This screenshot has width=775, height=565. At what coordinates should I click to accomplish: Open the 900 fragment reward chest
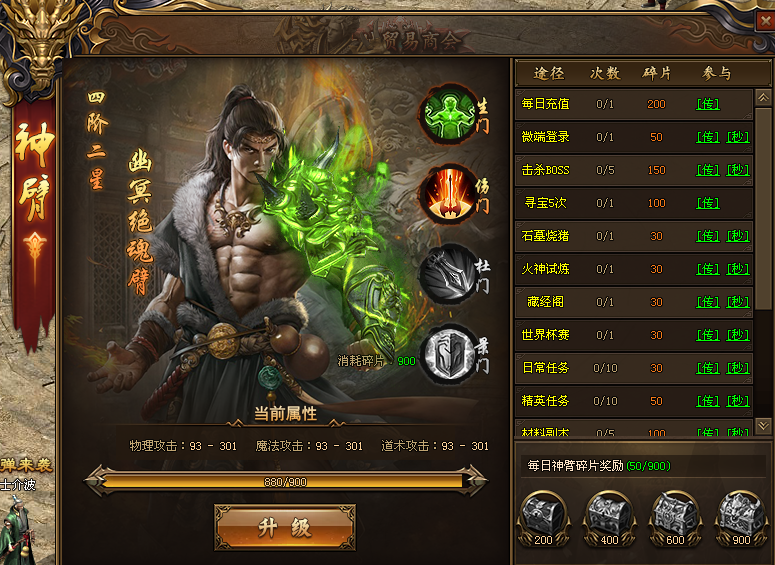[741, 517]
